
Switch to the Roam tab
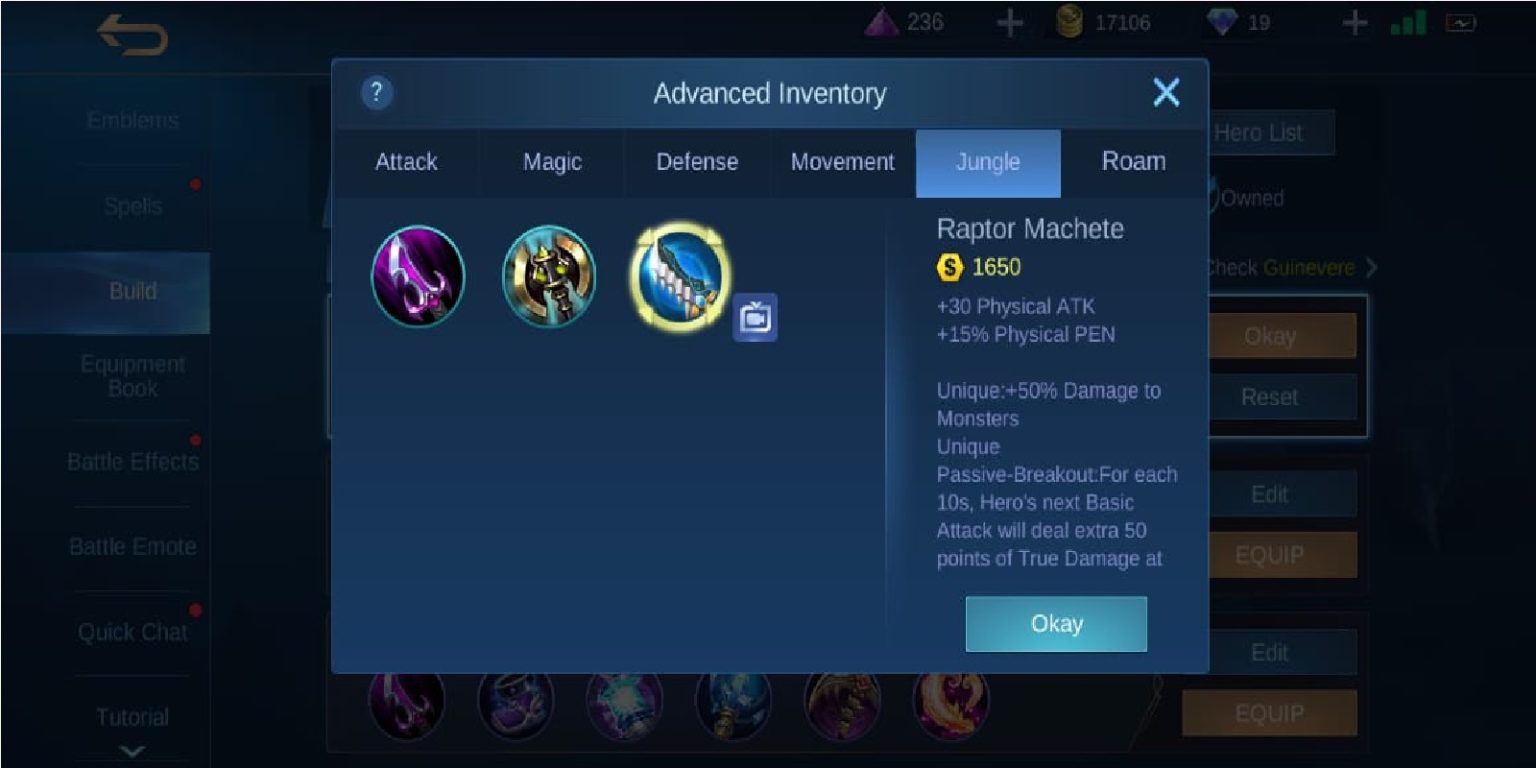1134,161
